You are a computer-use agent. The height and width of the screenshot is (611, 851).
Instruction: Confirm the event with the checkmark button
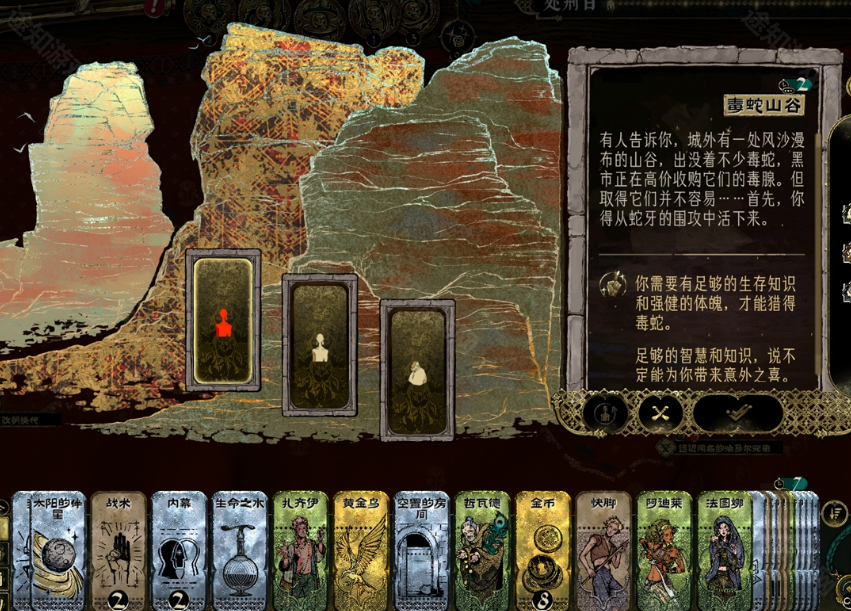(738, 413)
